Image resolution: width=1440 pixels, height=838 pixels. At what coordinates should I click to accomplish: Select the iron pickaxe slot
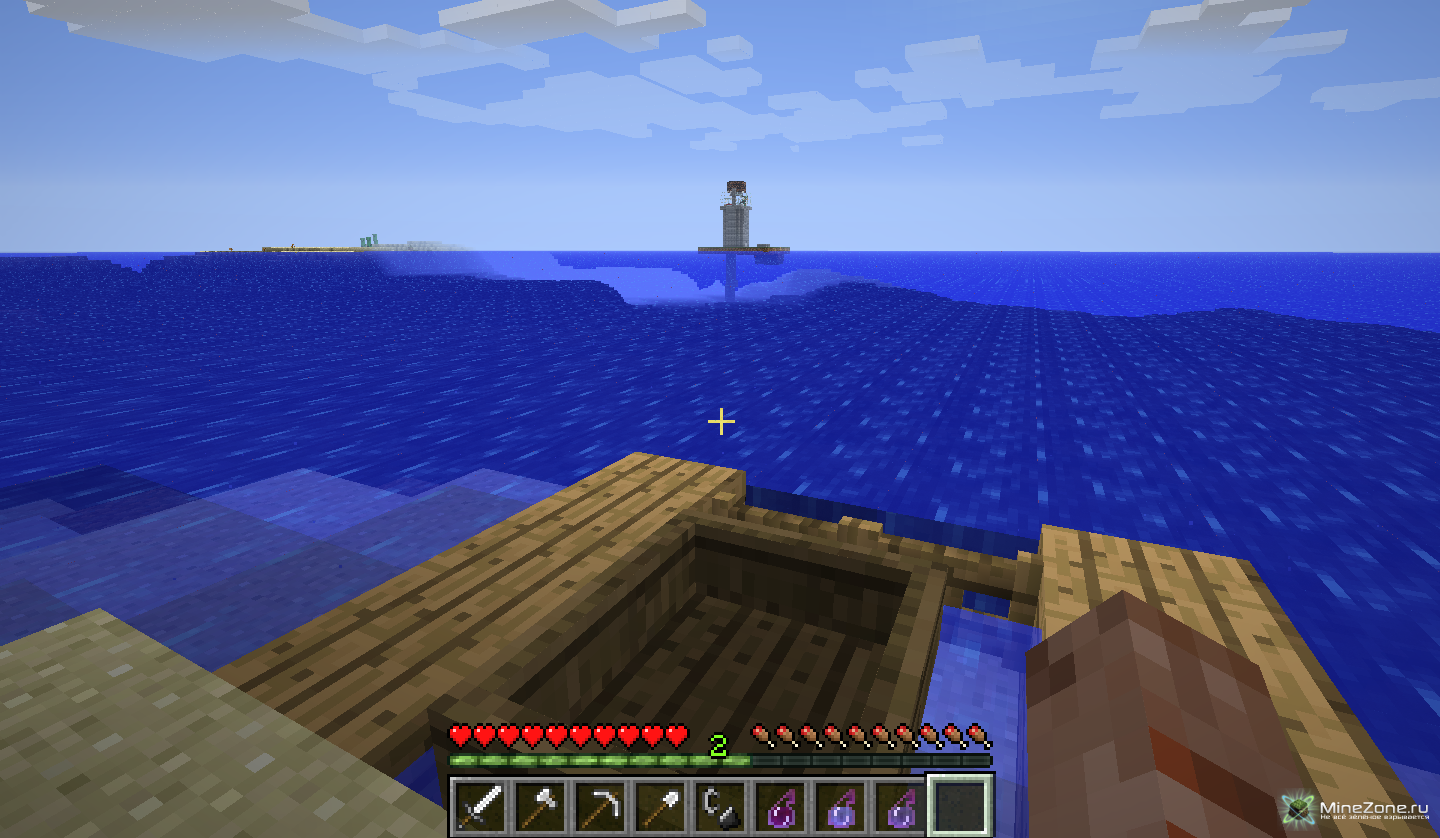601,806
